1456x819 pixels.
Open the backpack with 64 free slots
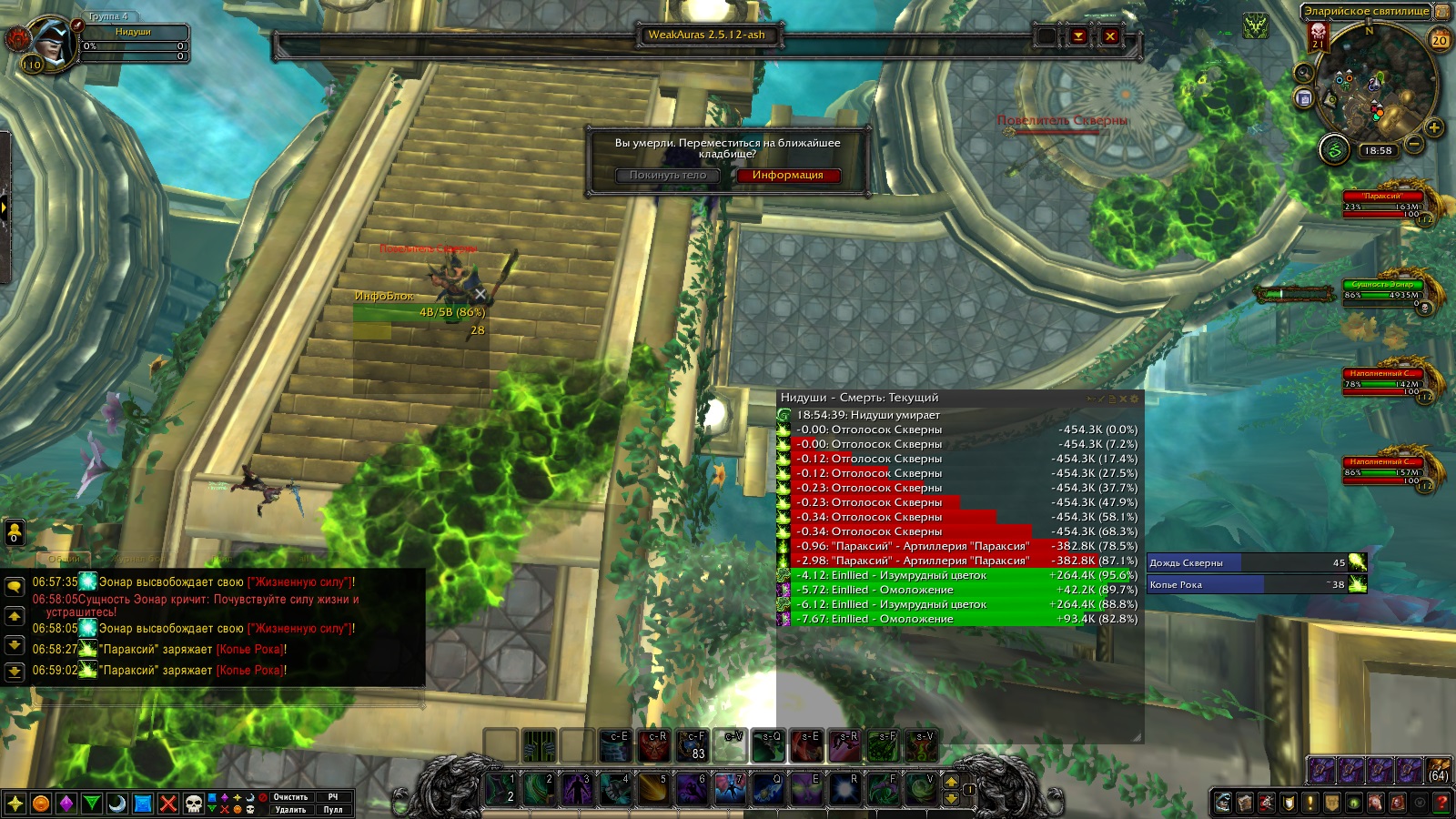click(x=1439, y=771)
